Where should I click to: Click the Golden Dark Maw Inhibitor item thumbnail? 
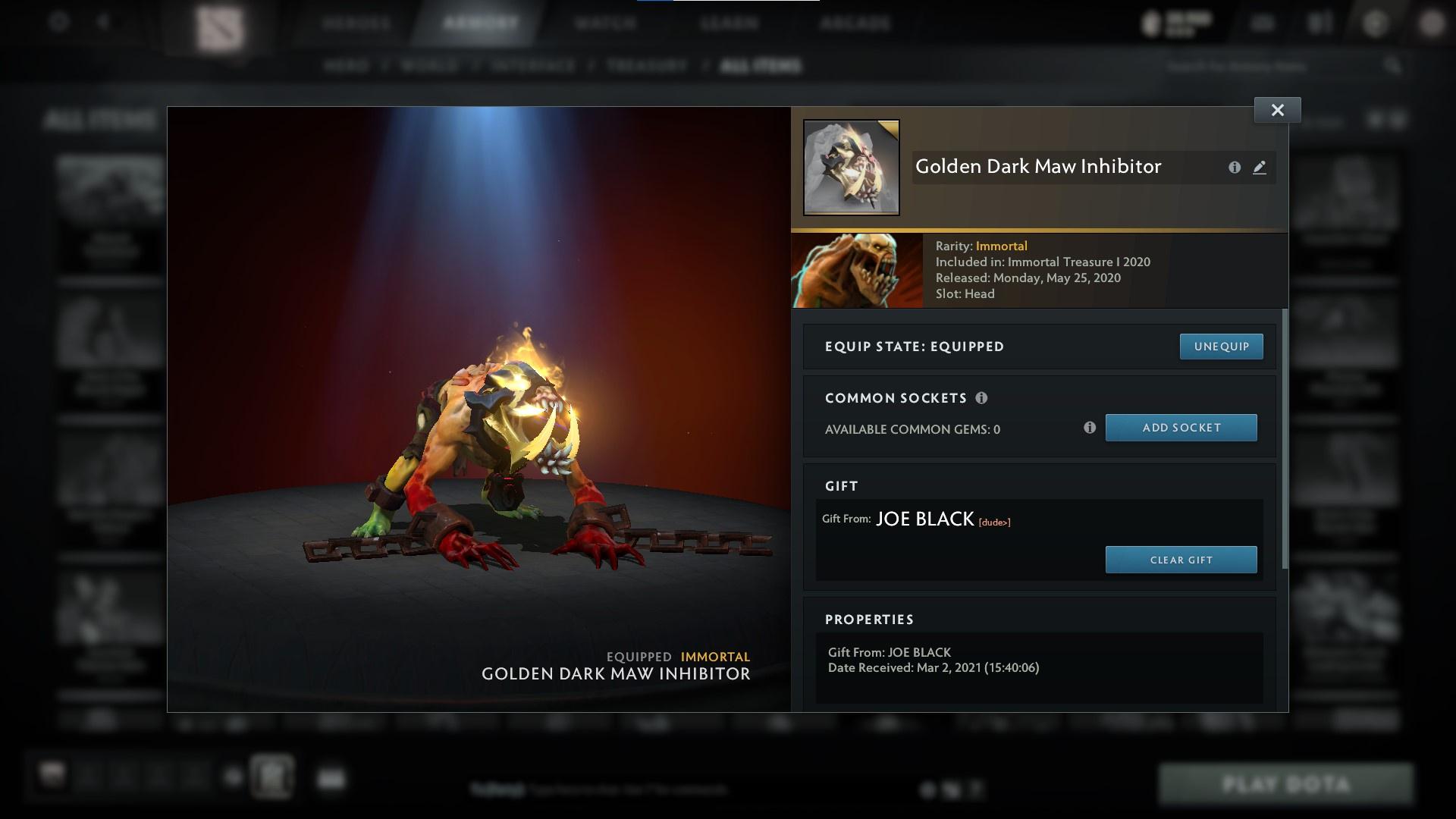850,166
